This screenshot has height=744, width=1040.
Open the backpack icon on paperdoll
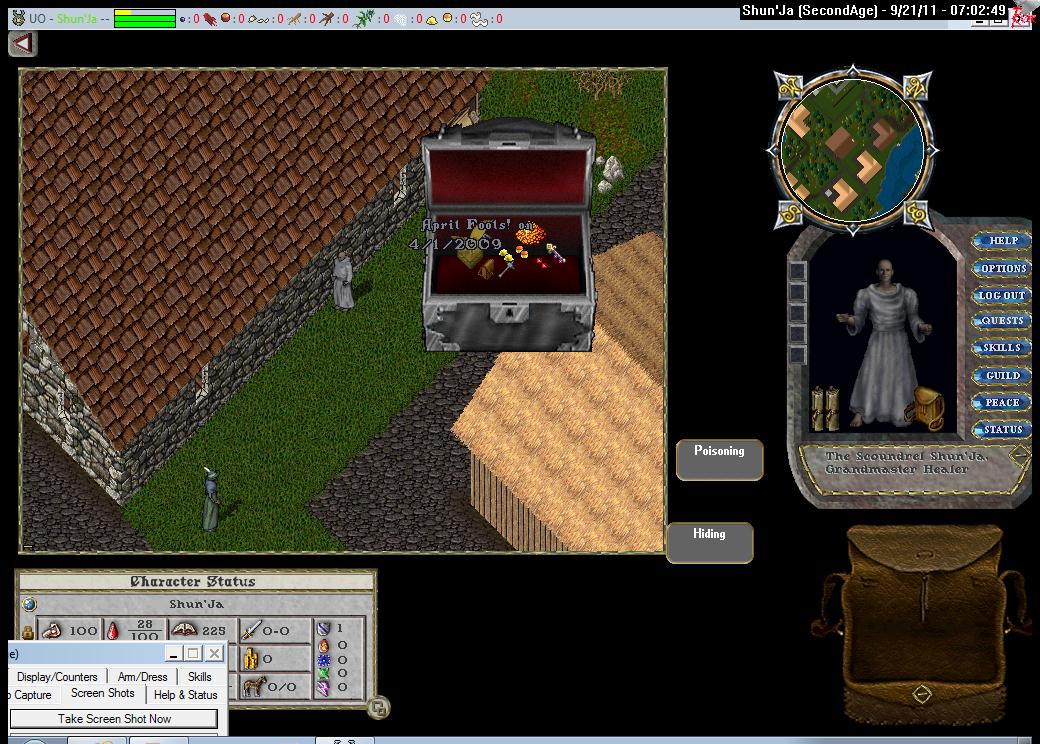926,406
